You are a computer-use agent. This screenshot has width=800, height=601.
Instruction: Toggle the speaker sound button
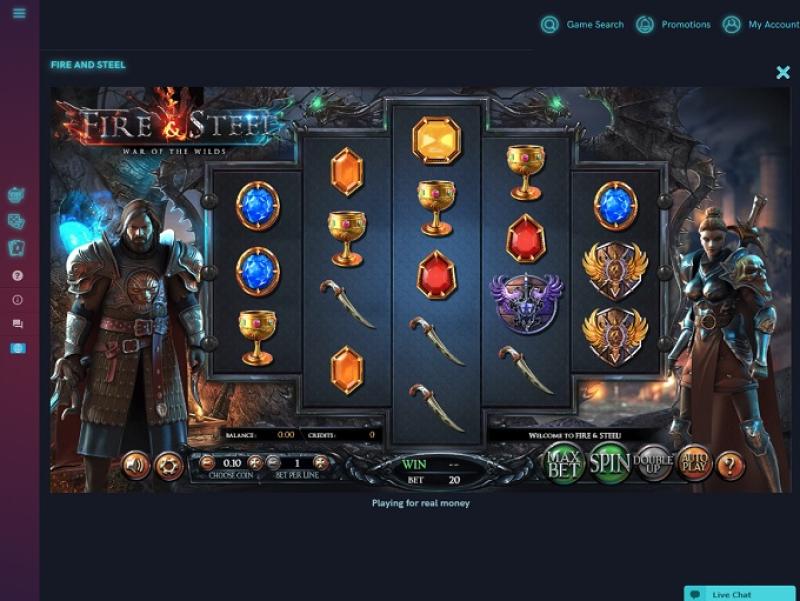pos(135,465)
